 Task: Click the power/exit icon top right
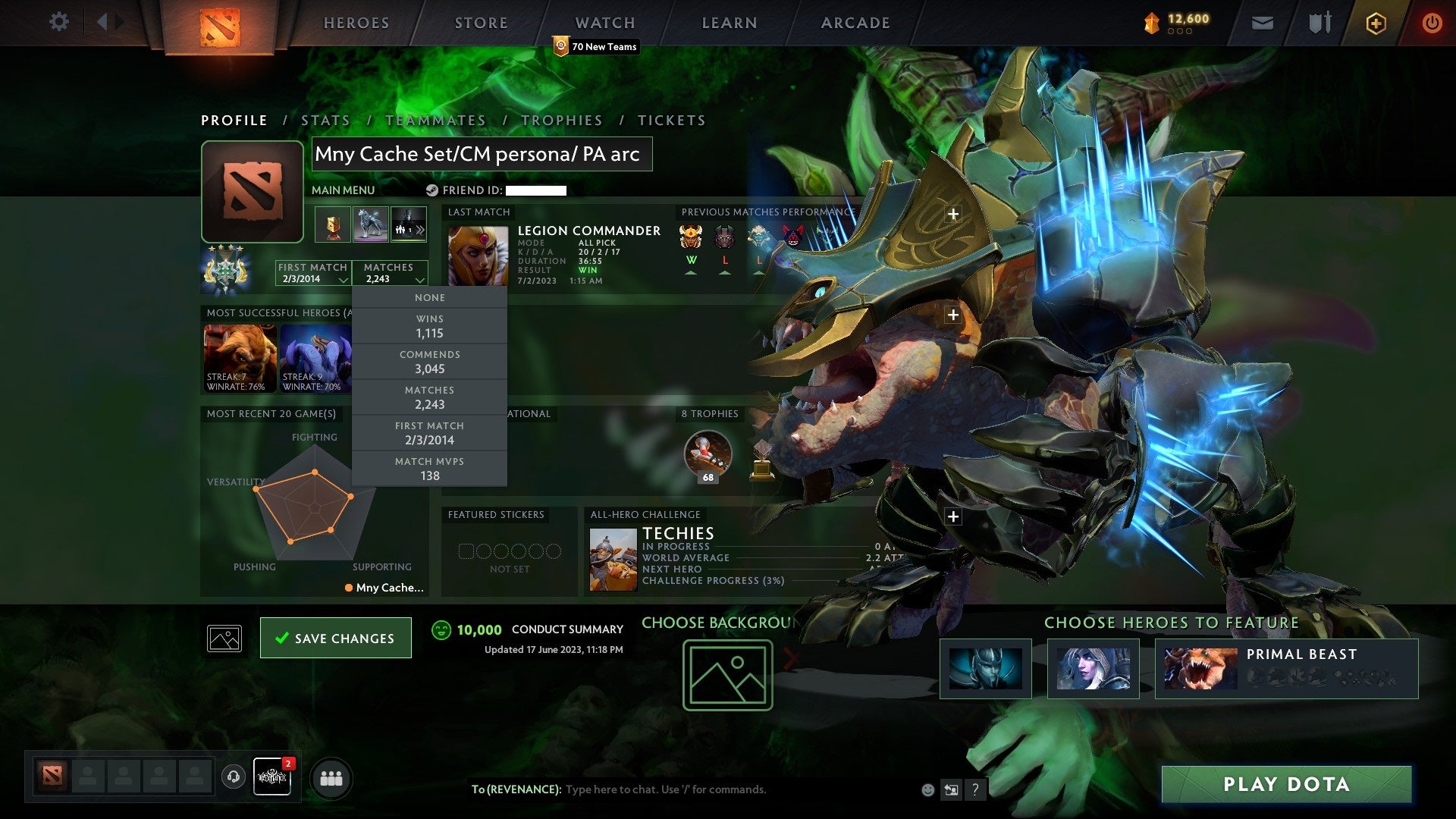tap(1432, 23)
